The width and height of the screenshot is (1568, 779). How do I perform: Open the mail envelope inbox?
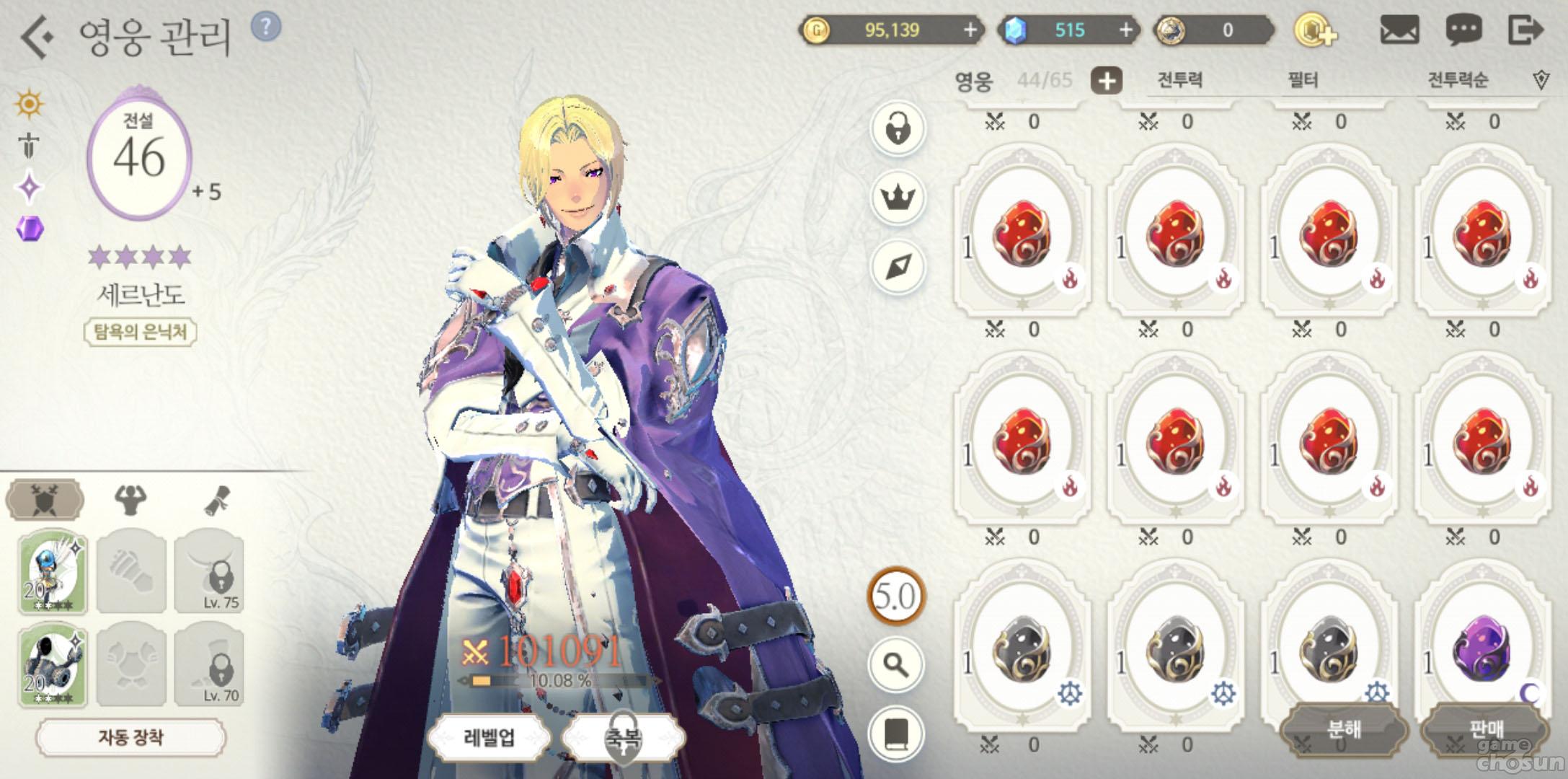[1399, 30]
